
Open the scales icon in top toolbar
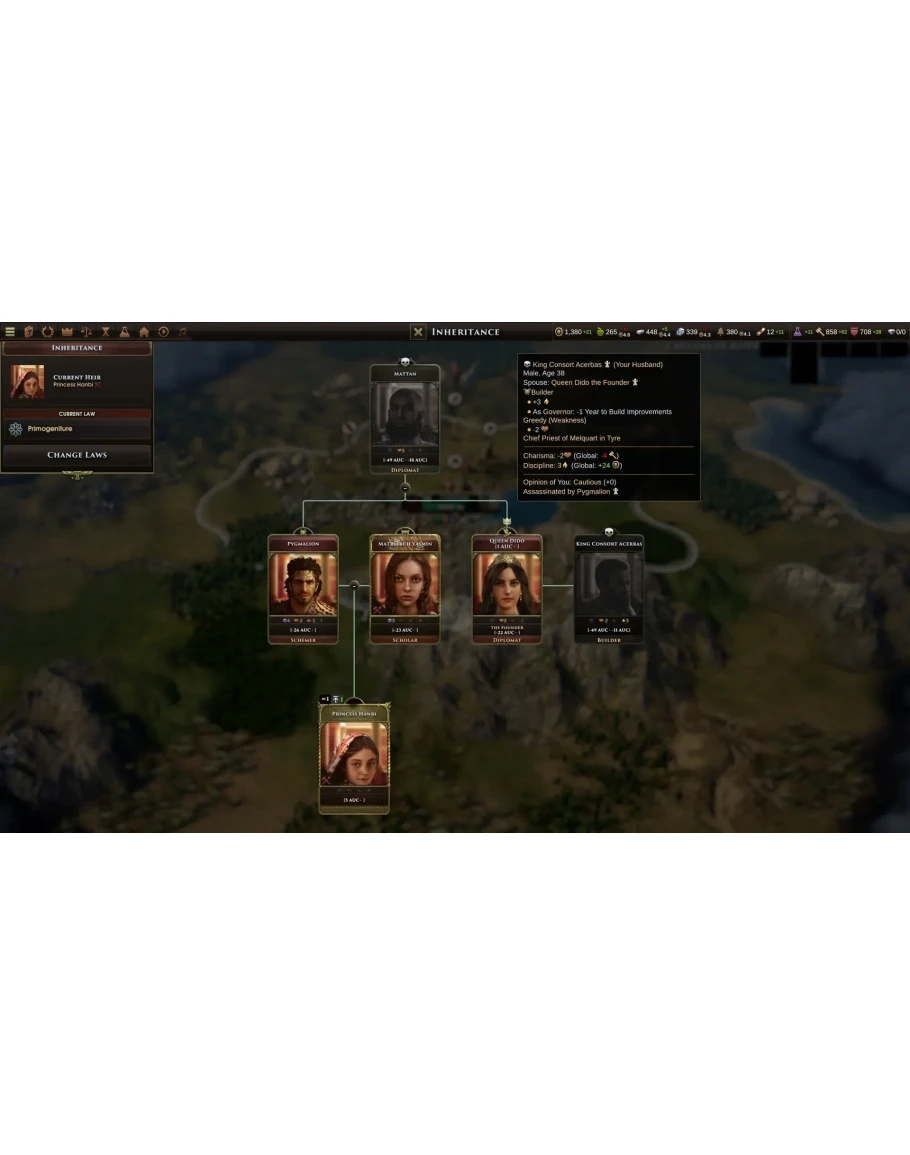point(86,332)
